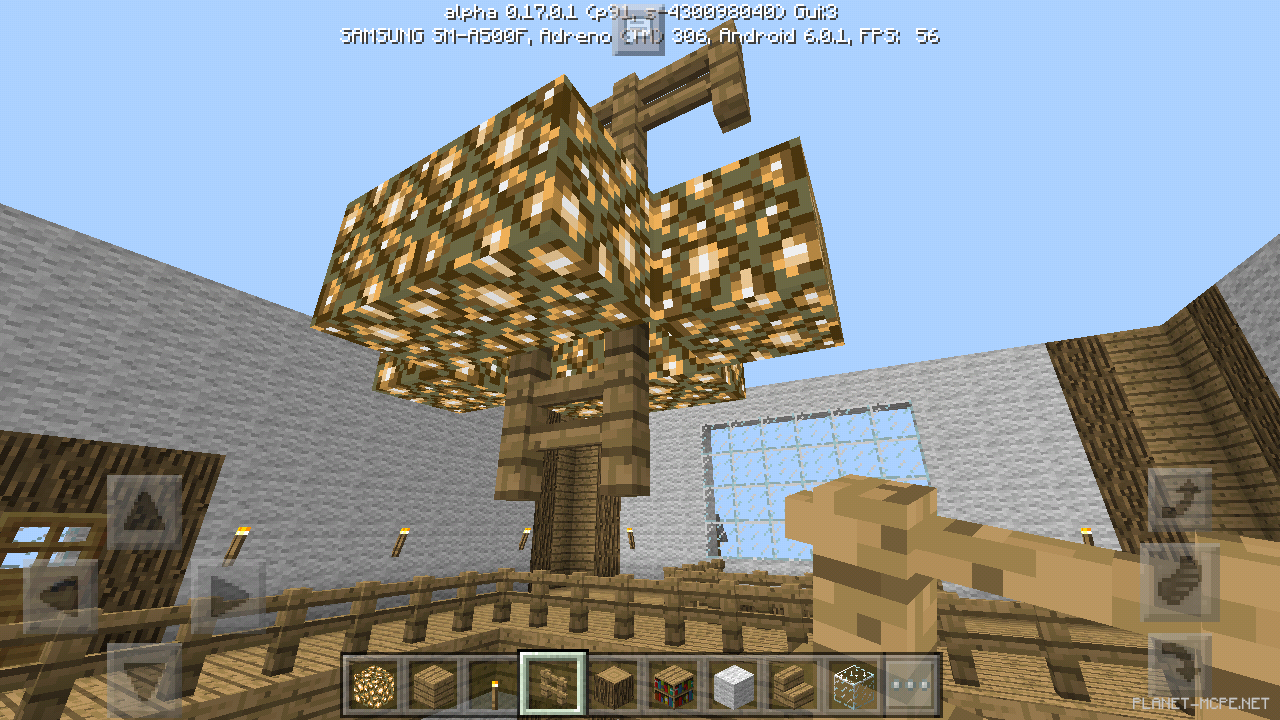The image size is (1280, 720).
Task: Select the wooden planks hotbar slot
Action: click(x=434, y=684)
